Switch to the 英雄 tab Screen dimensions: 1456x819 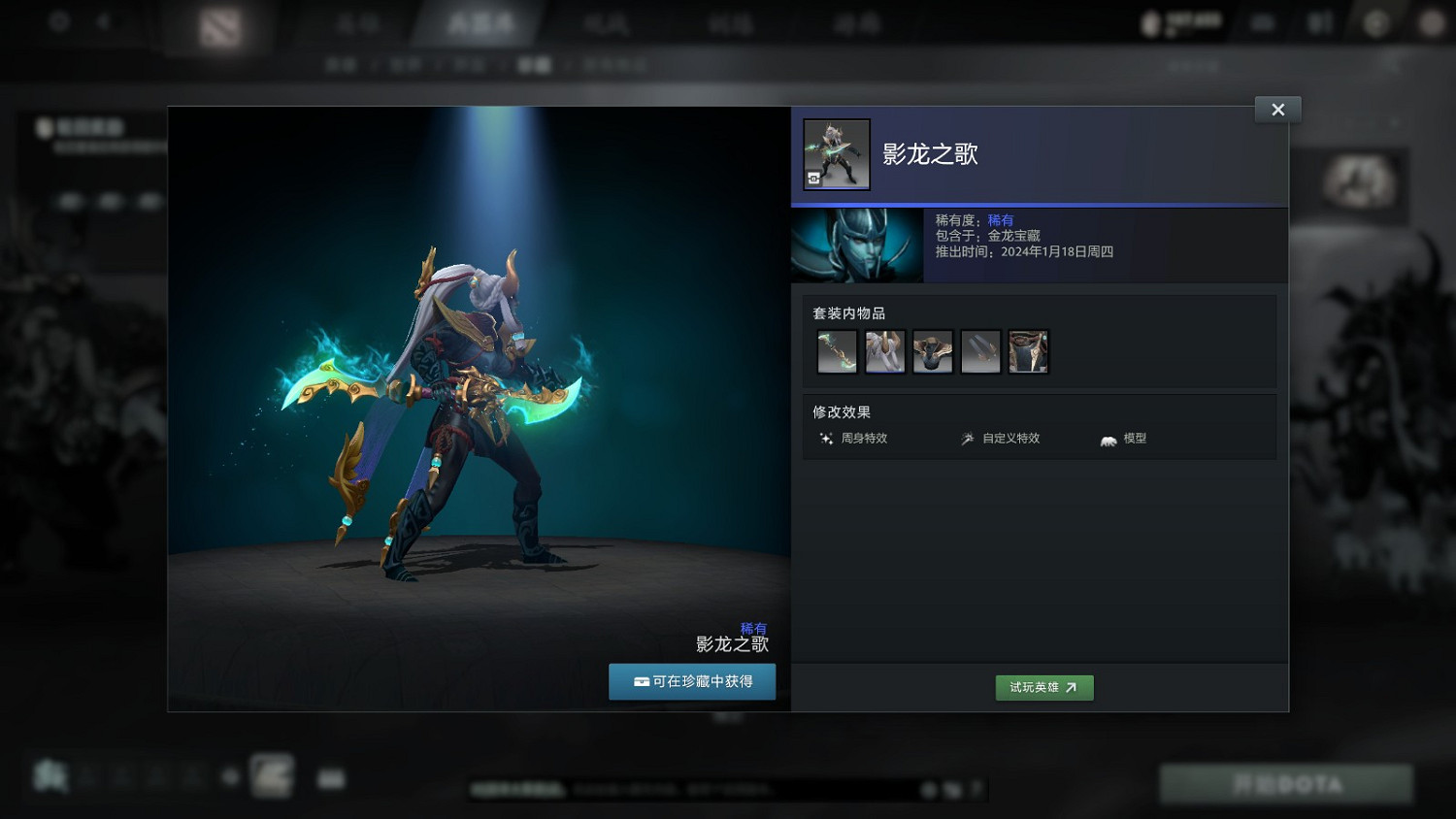(x=357, y=23)
